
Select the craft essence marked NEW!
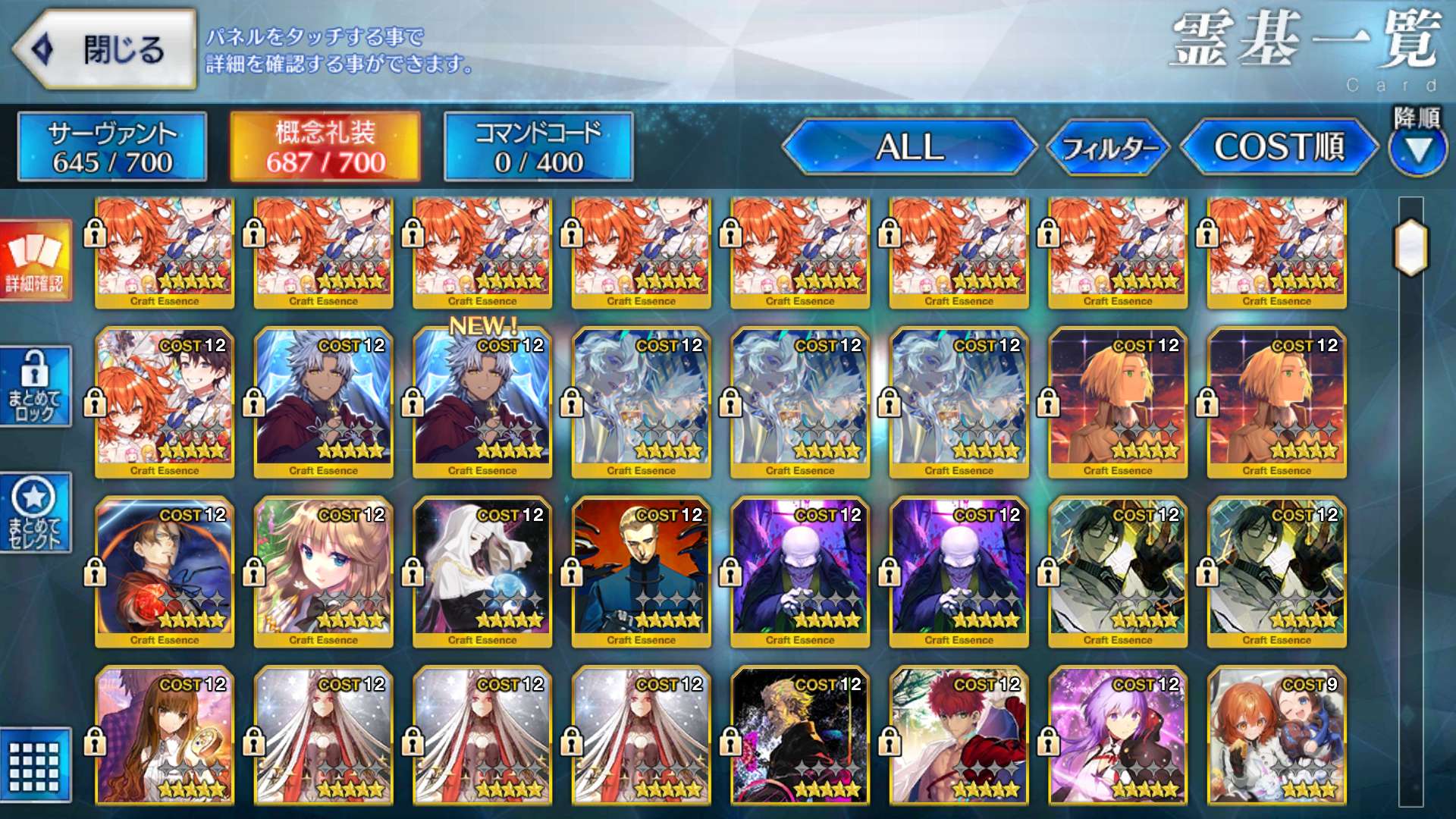point(482,403)
